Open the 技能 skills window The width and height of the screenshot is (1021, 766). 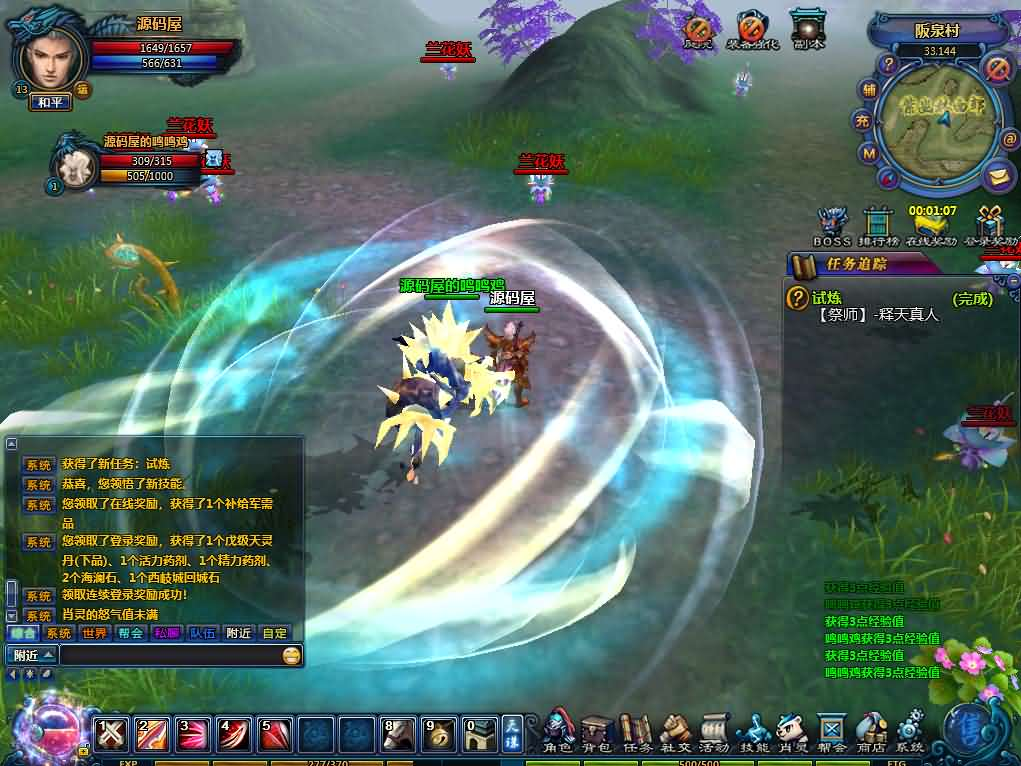(x=753, y=731)
